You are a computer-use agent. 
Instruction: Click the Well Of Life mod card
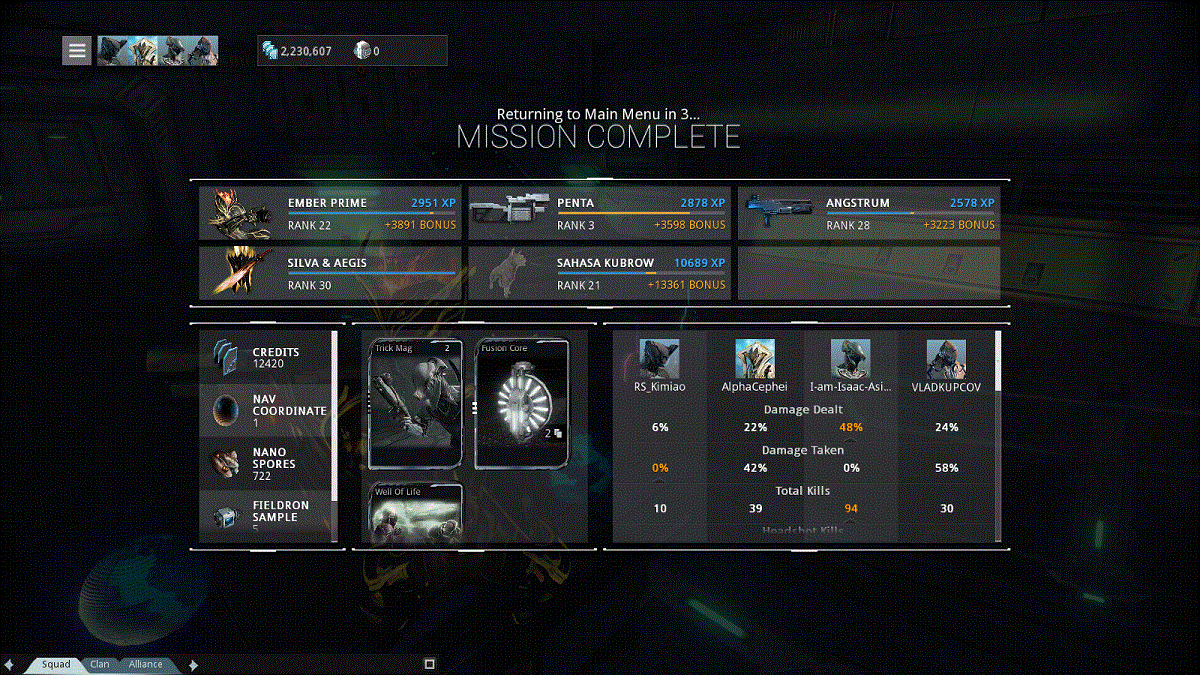(x=415, y=513)
